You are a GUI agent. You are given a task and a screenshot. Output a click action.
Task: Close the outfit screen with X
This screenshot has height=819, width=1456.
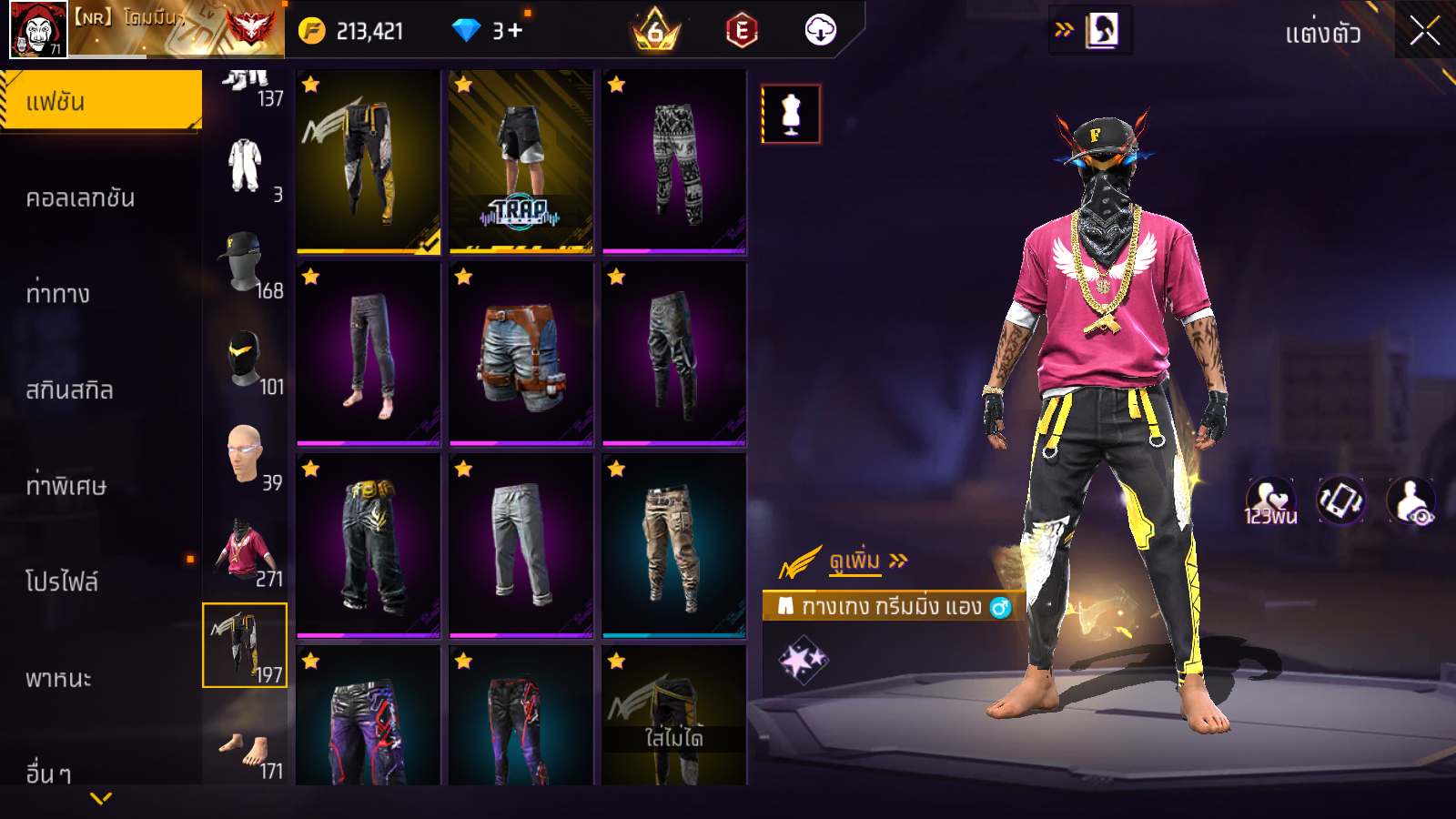pyautogui.click(x=1425, y=31)
